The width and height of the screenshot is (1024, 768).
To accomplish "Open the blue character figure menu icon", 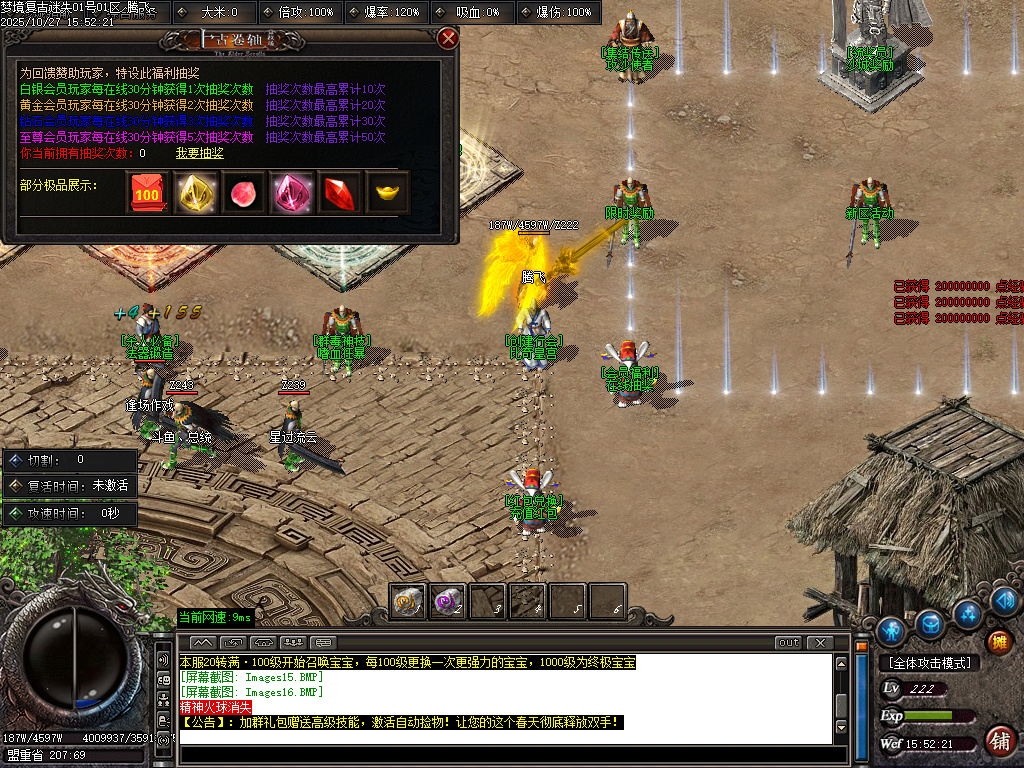I will [890, 631].
